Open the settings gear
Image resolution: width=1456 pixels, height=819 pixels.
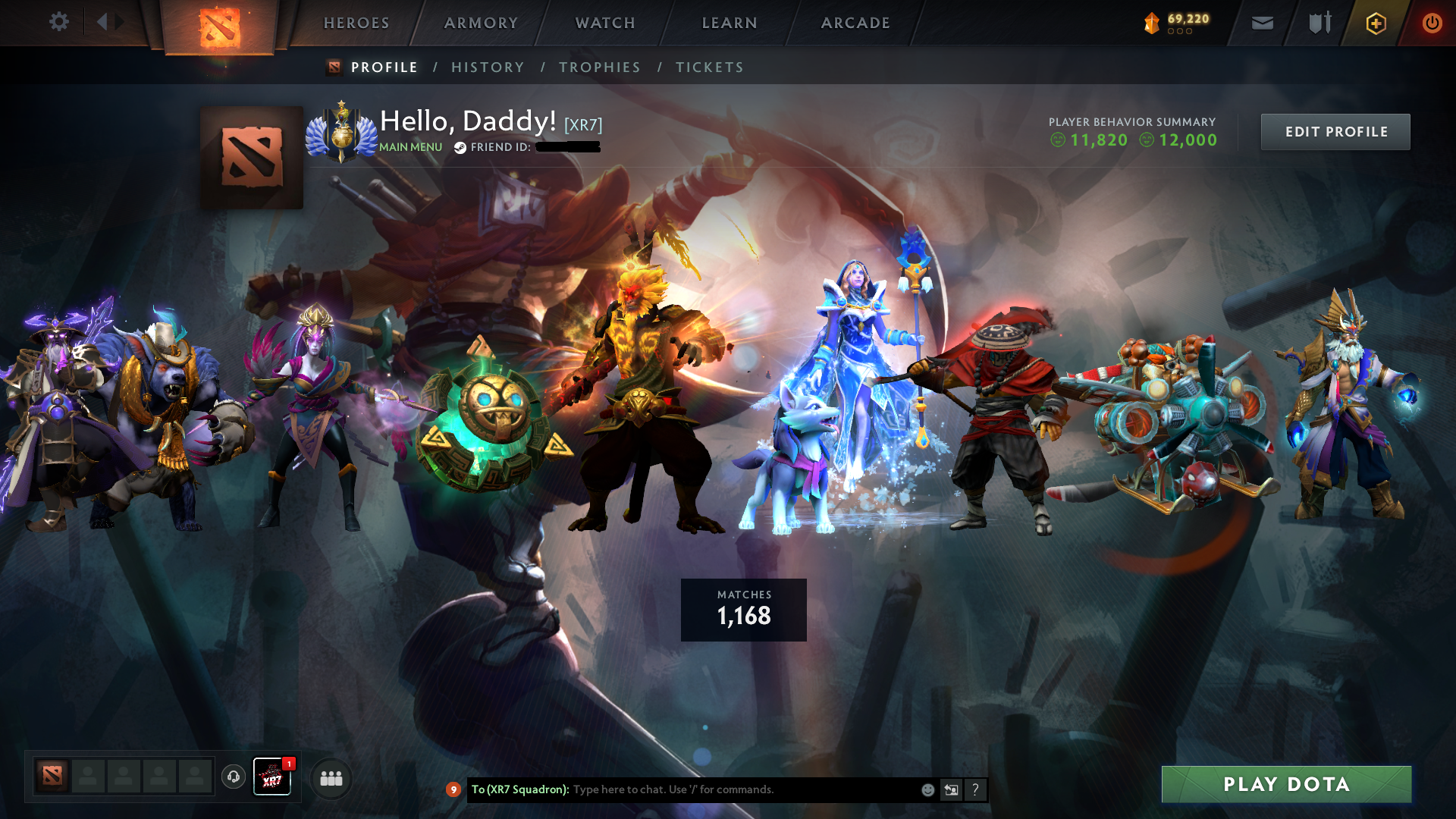58,21
